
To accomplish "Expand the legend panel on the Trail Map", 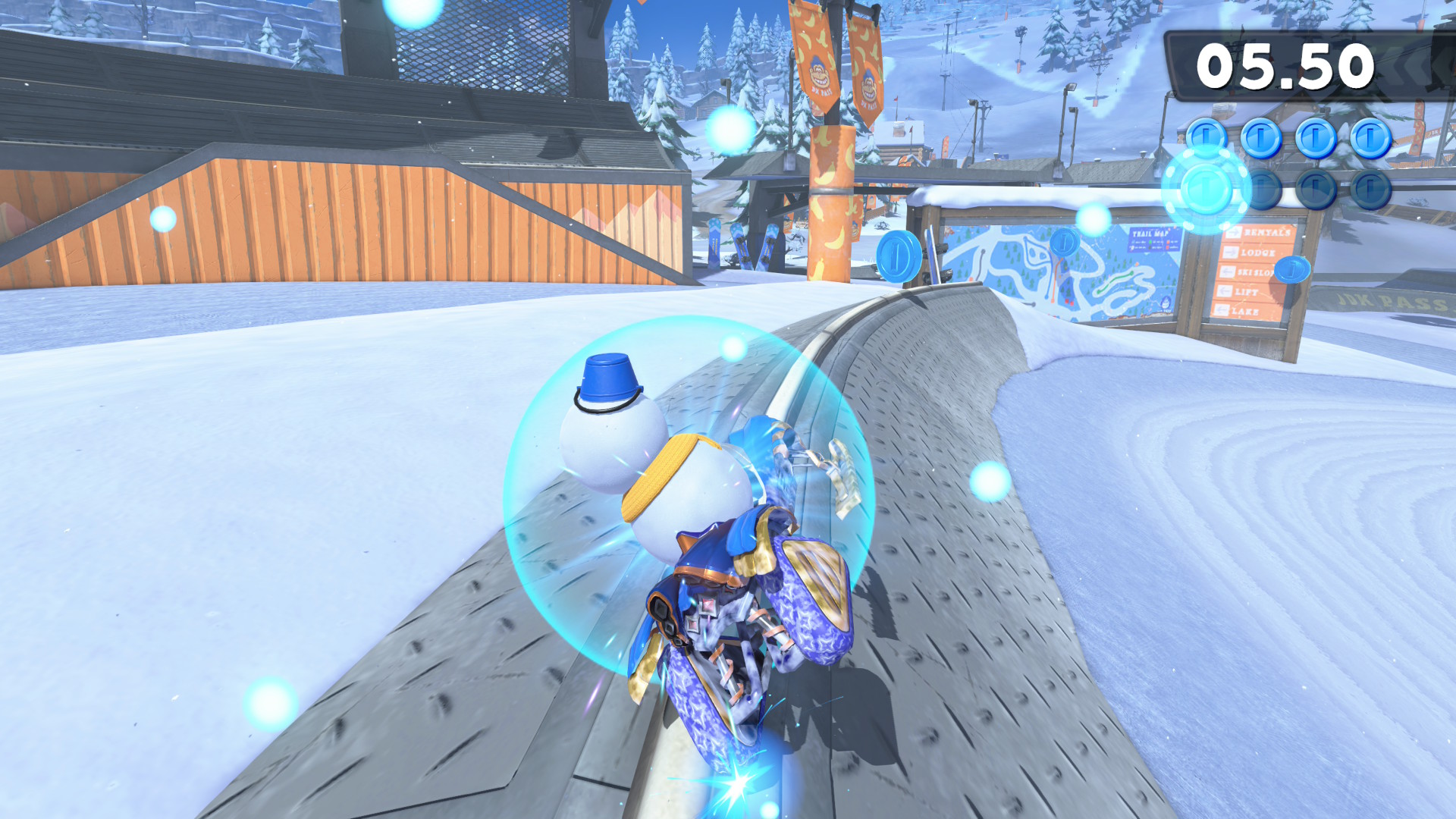I will tap(1152, 244).
